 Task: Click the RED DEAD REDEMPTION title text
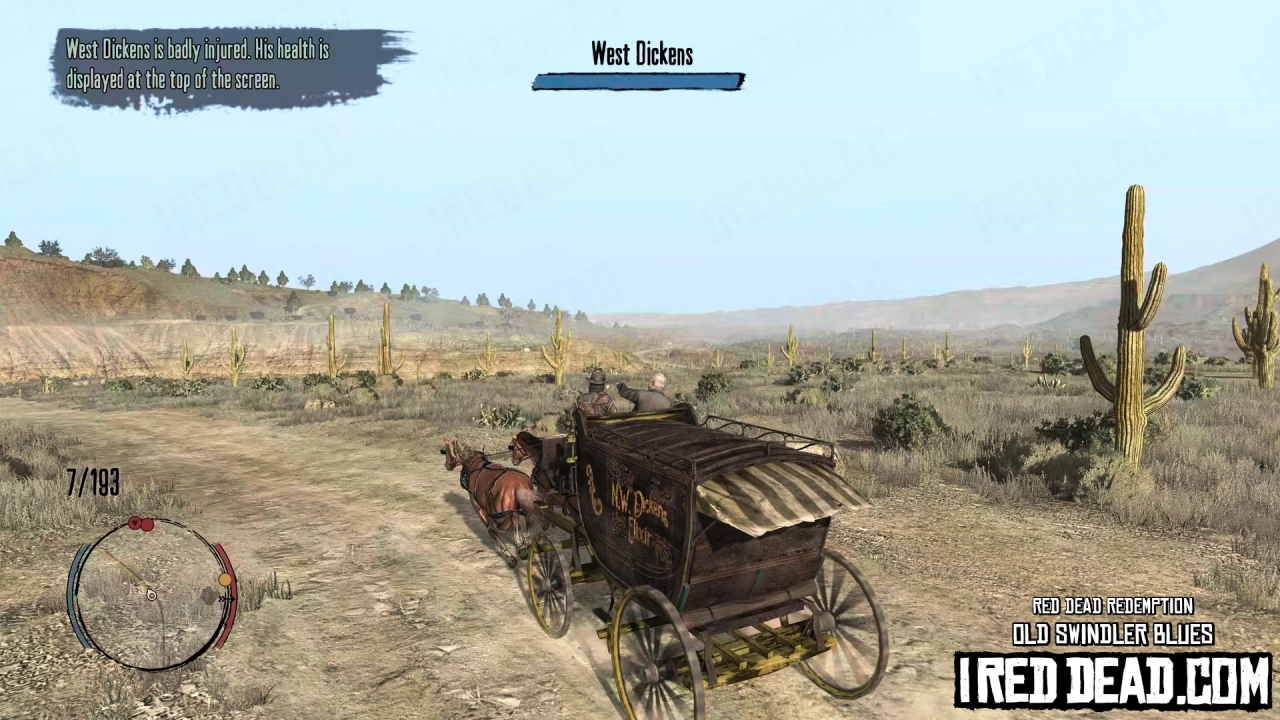pos(1112,606)
